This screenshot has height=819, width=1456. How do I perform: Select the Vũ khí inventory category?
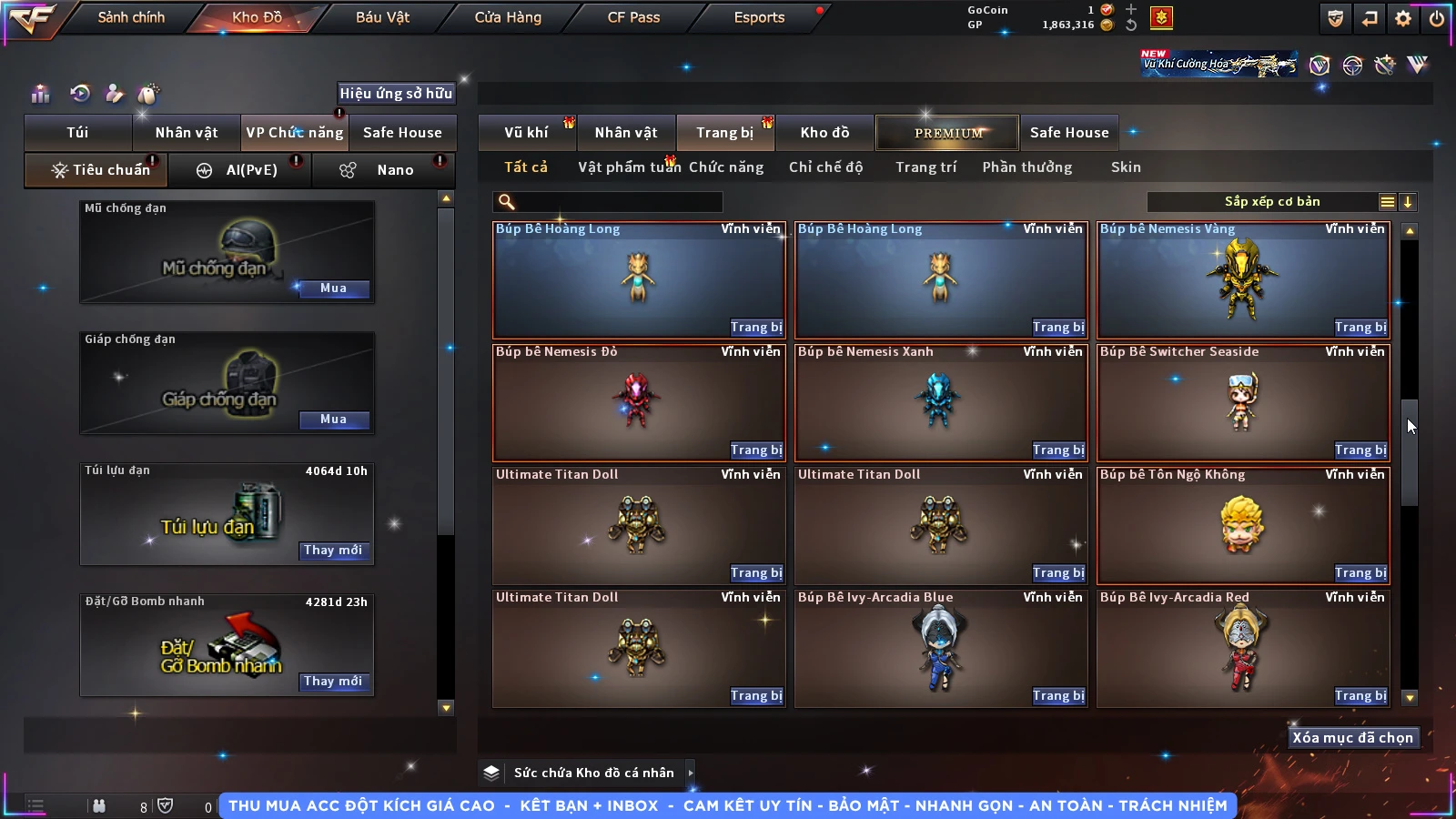coord(526,133)
